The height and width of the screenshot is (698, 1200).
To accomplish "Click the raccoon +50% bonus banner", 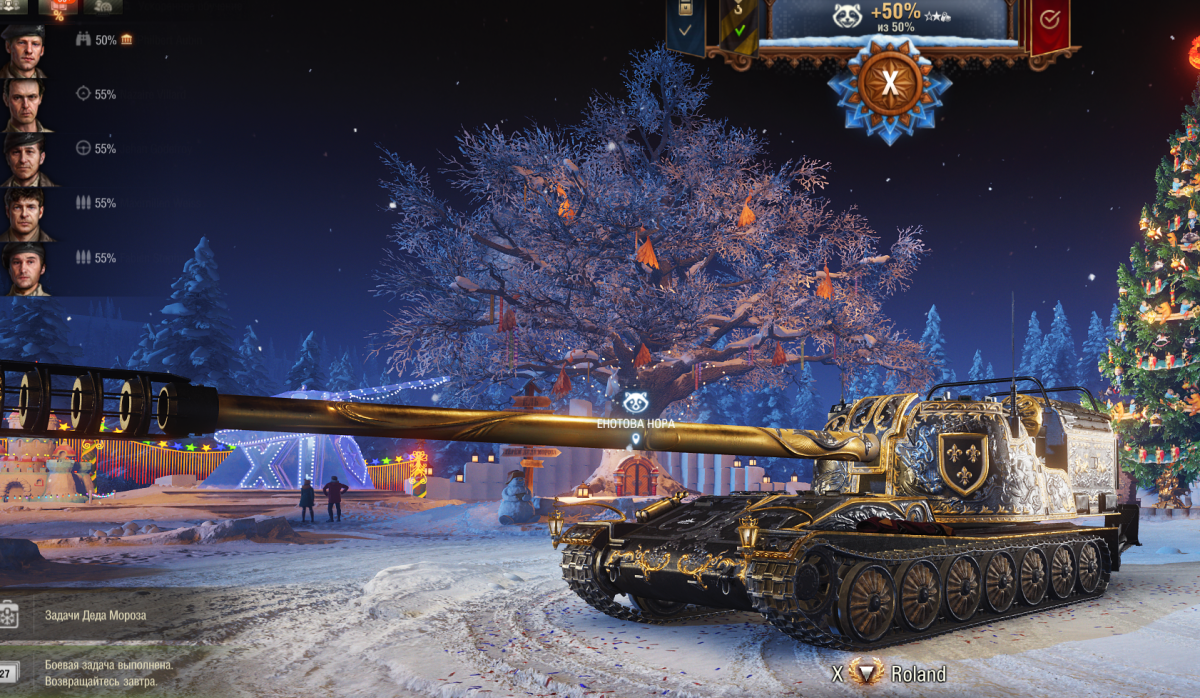I will pos(891,18).
